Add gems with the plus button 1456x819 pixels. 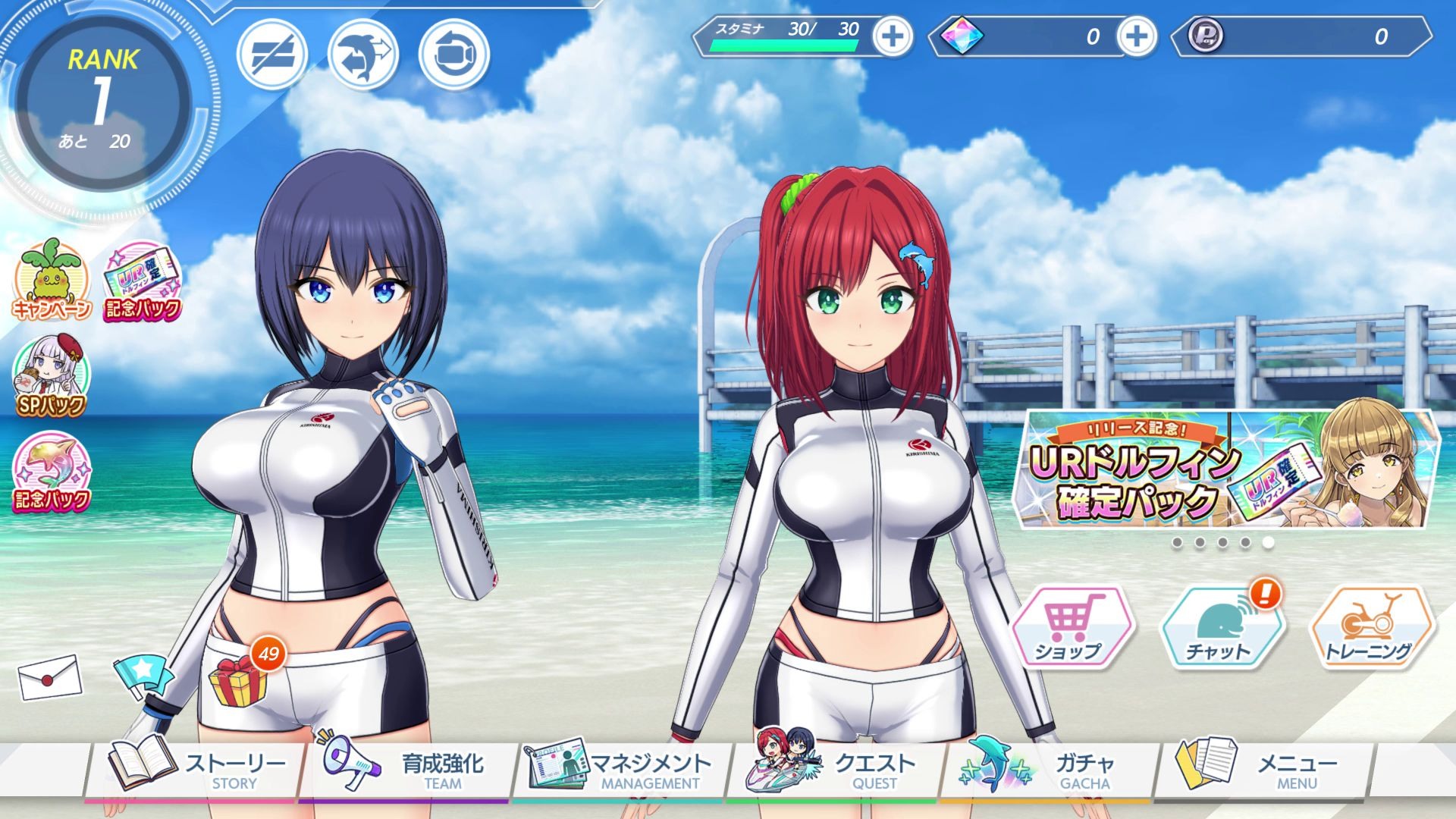(x=1136, y=36)
